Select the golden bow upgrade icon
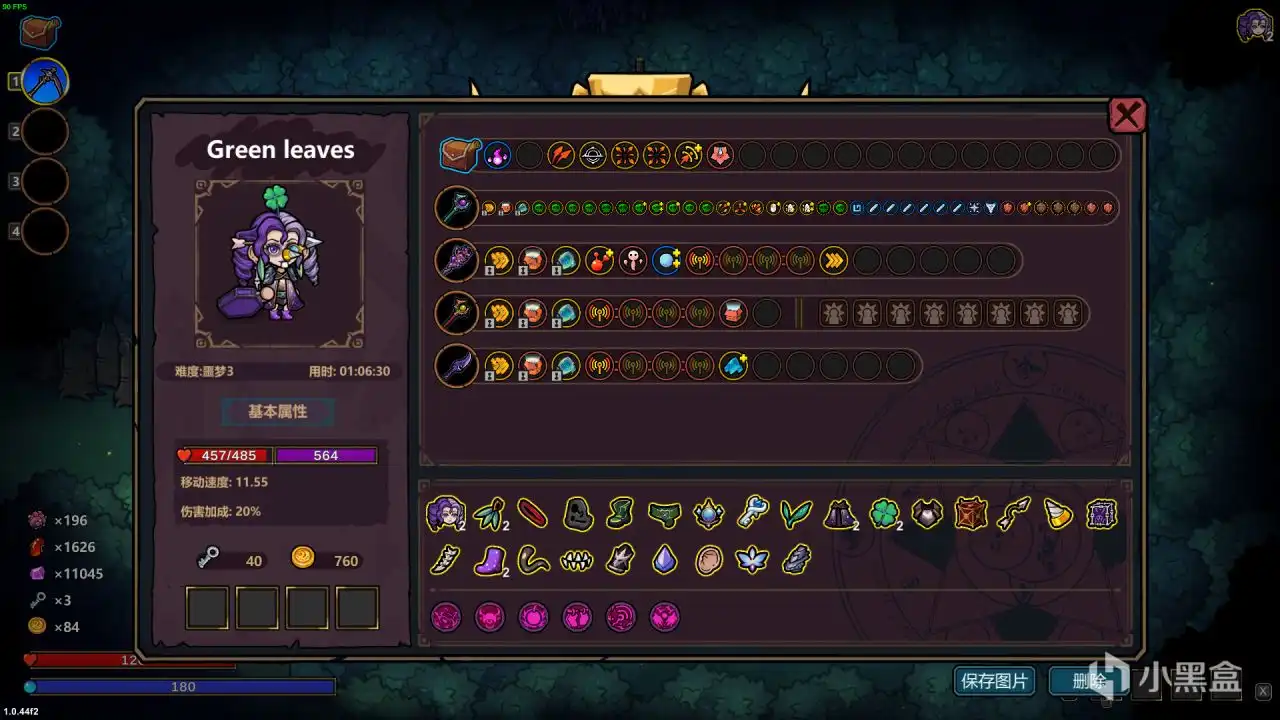The height and width of the screenshot is (720, 1280). coord(688,154)
